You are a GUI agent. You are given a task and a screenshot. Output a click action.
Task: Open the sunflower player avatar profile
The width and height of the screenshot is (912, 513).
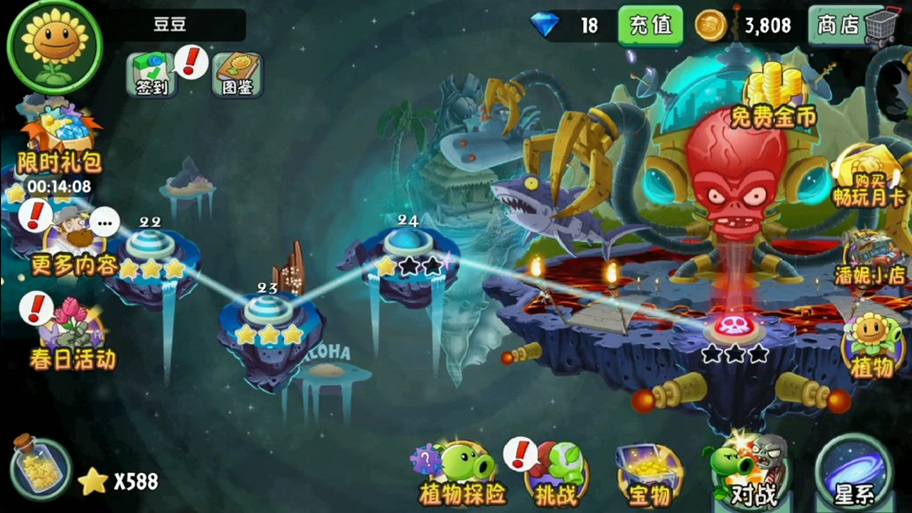(x=55, y=46)
